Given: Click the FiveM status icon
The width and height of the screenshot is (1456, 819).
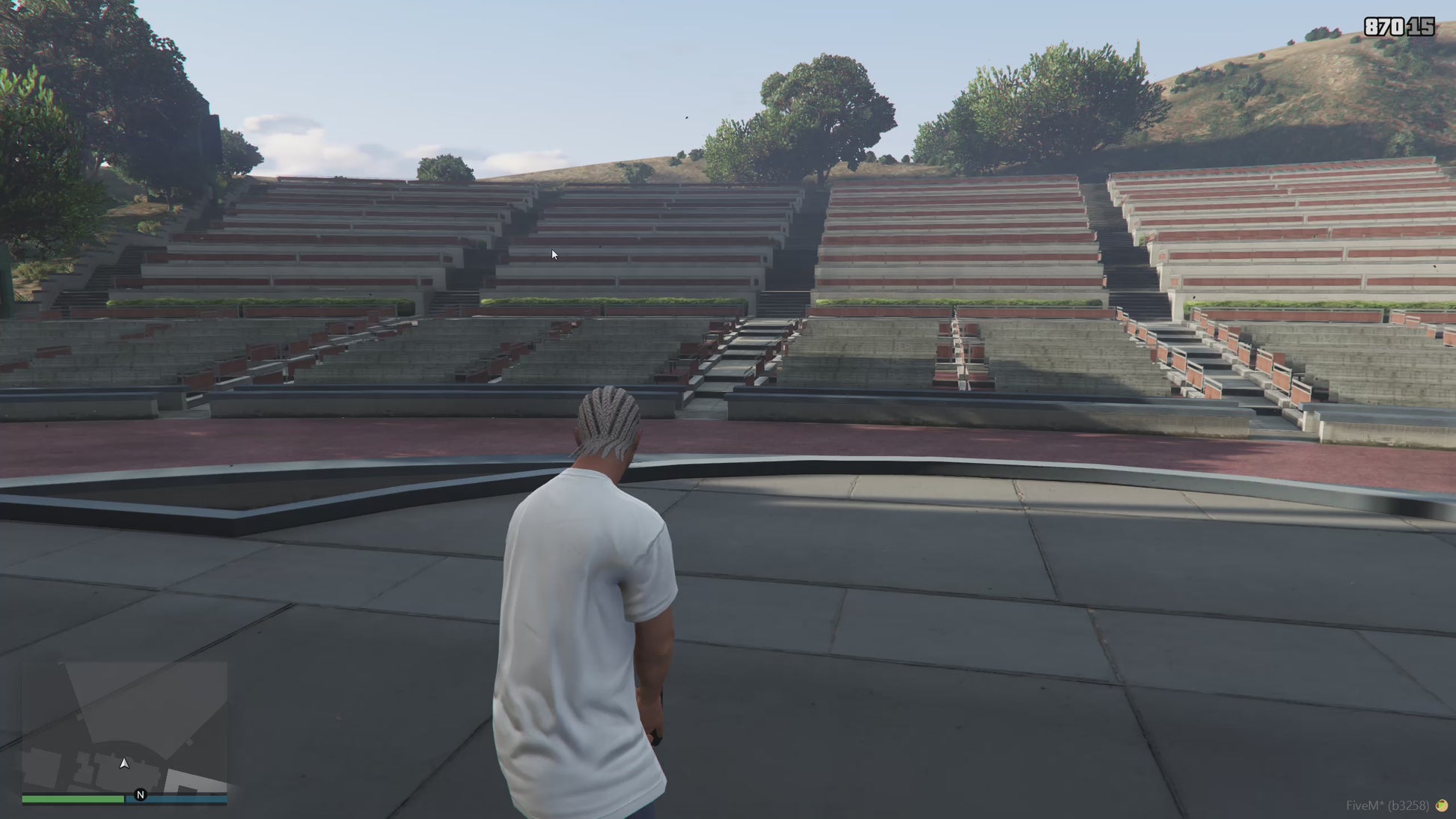Looking at the screenshot, I should click(1441, 806).
